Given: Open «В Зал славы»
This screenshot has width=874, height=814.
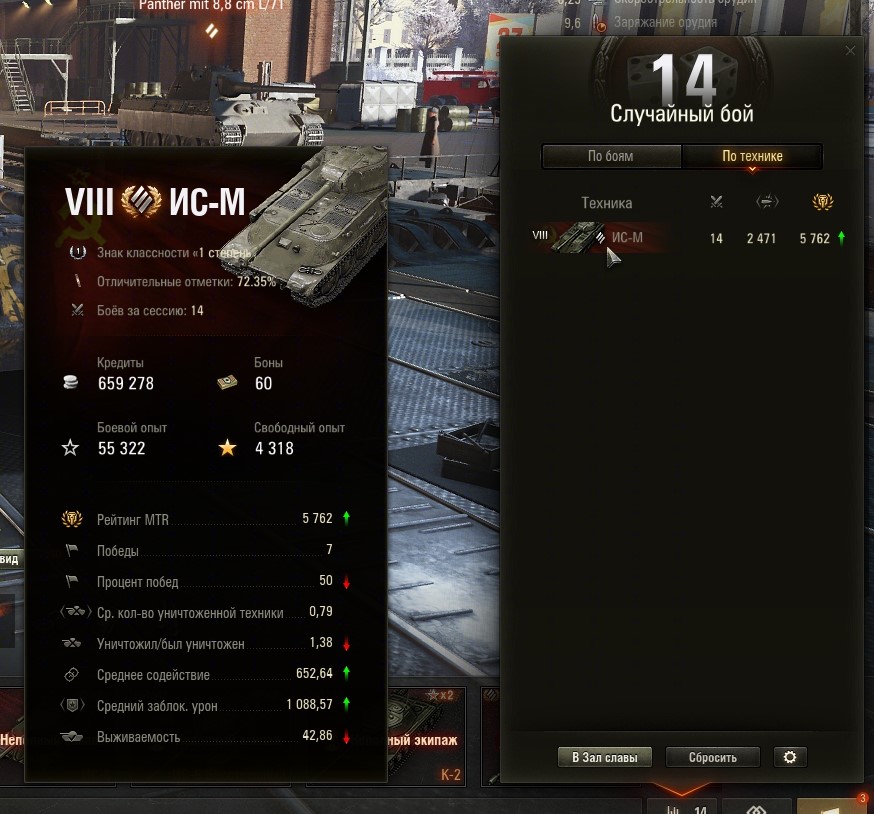Looking at the screenshot, I should [604, 757].
